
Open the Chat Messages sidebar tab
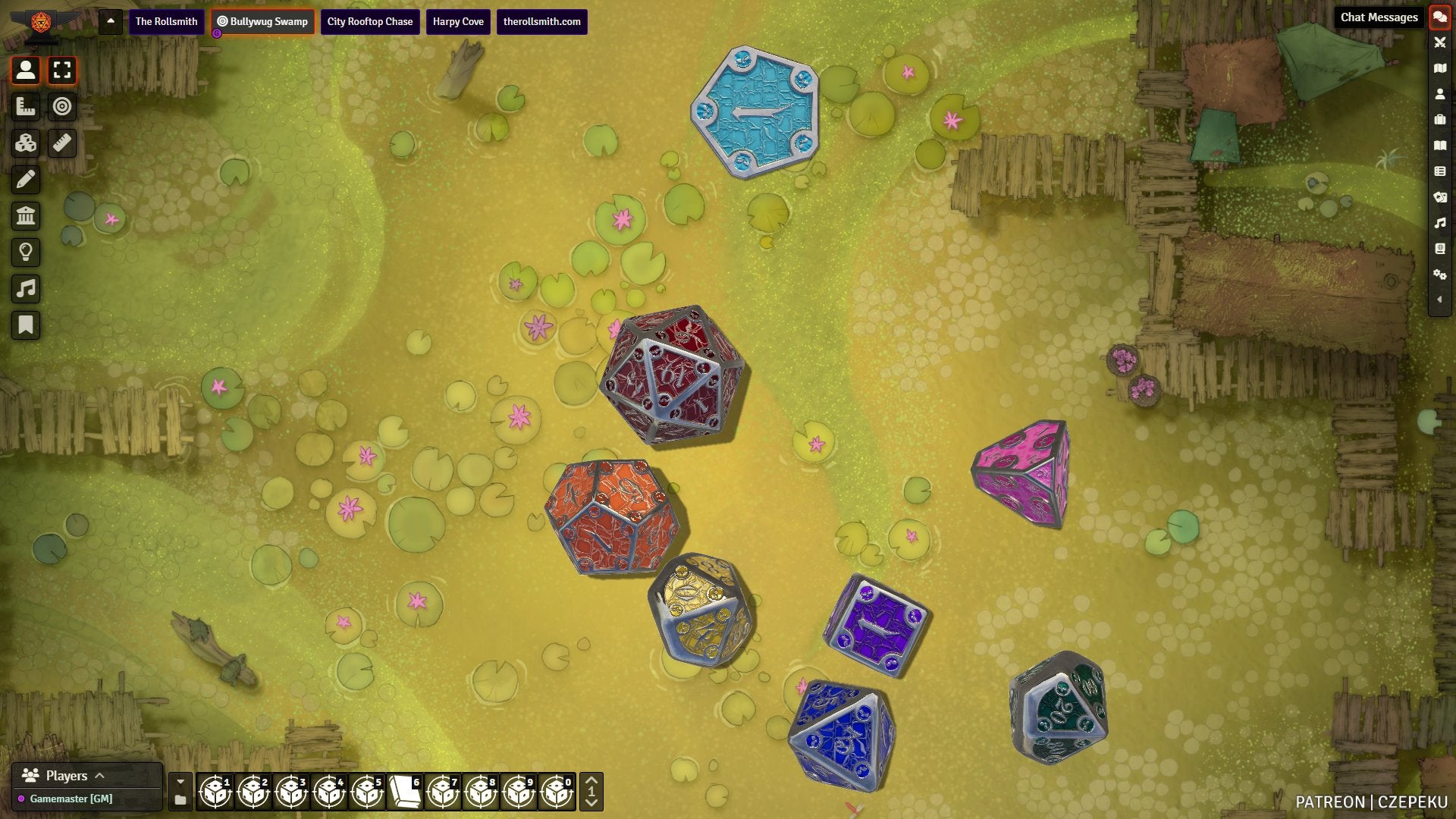[x=1439, y=17]
